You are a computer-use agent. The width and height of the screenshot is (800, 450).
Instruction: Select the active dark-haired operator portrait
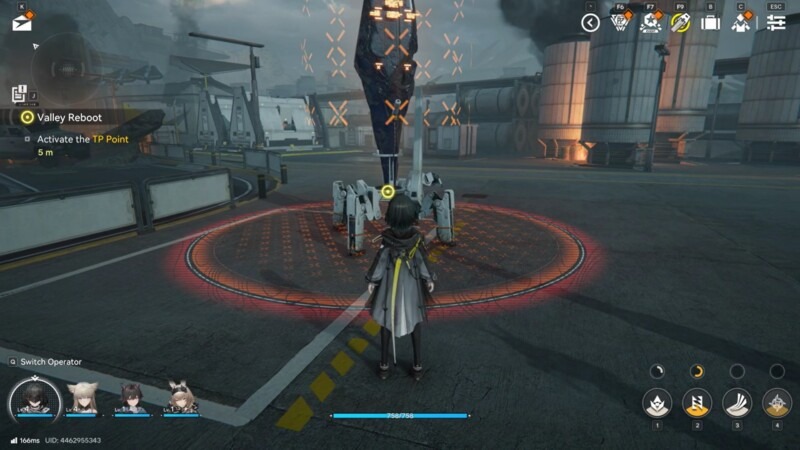tap(35, 399)
